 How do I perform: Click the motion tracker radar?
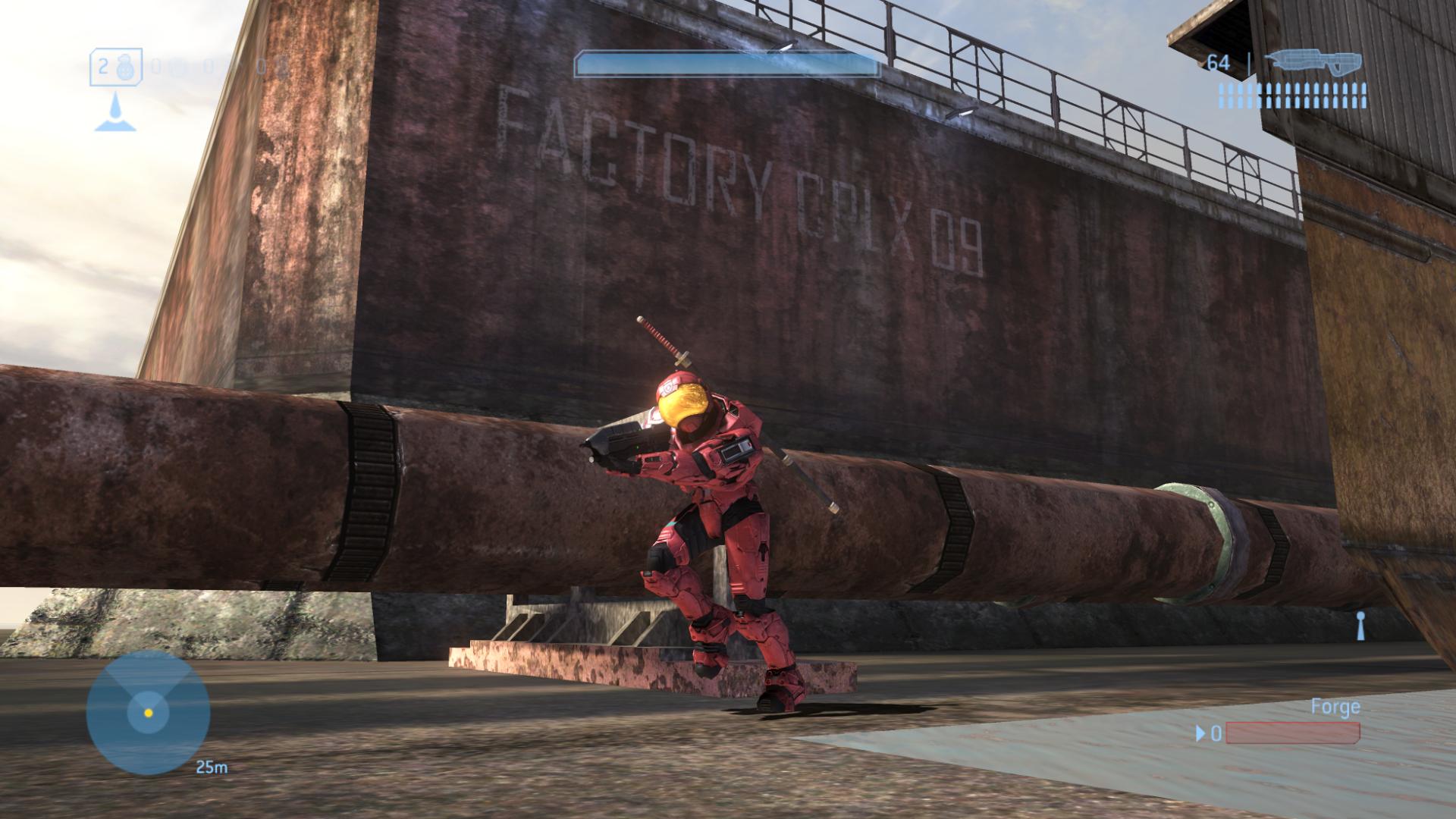[148, 712]
